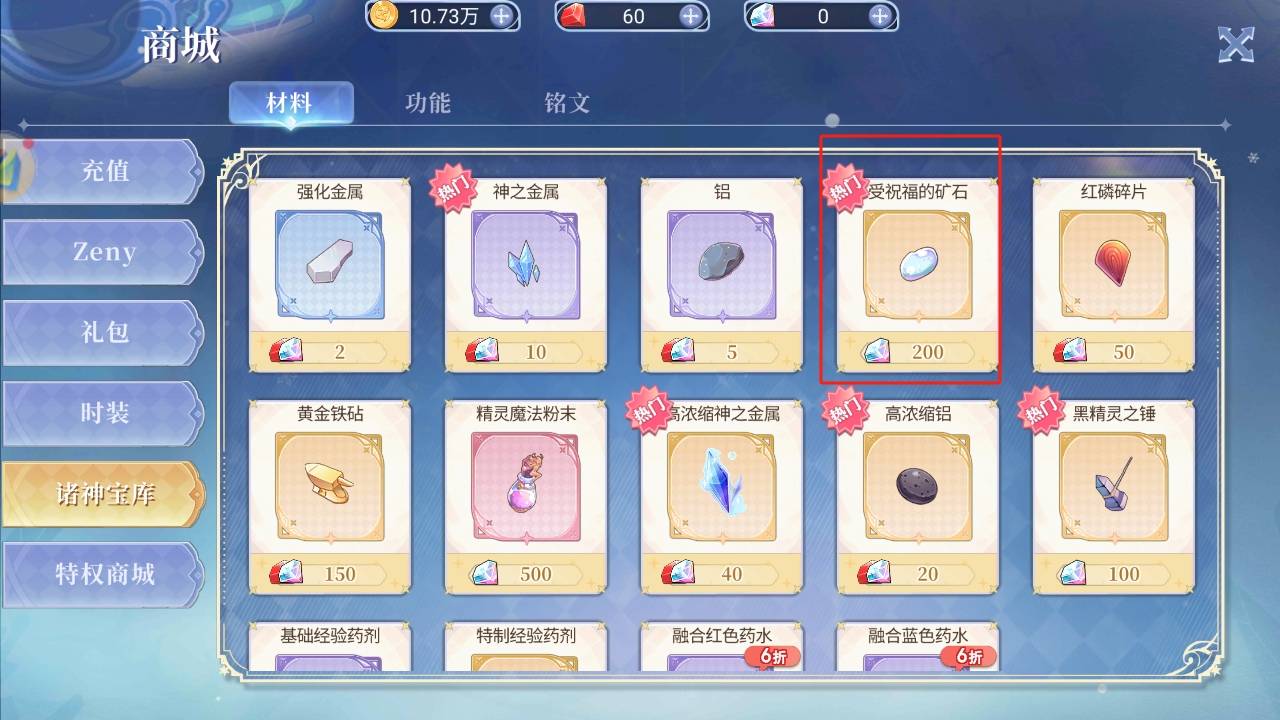Open the 充值 recharge menu
Viewport: 1280px width, 720px height.
pyautogui.click(x=104, y=171)
